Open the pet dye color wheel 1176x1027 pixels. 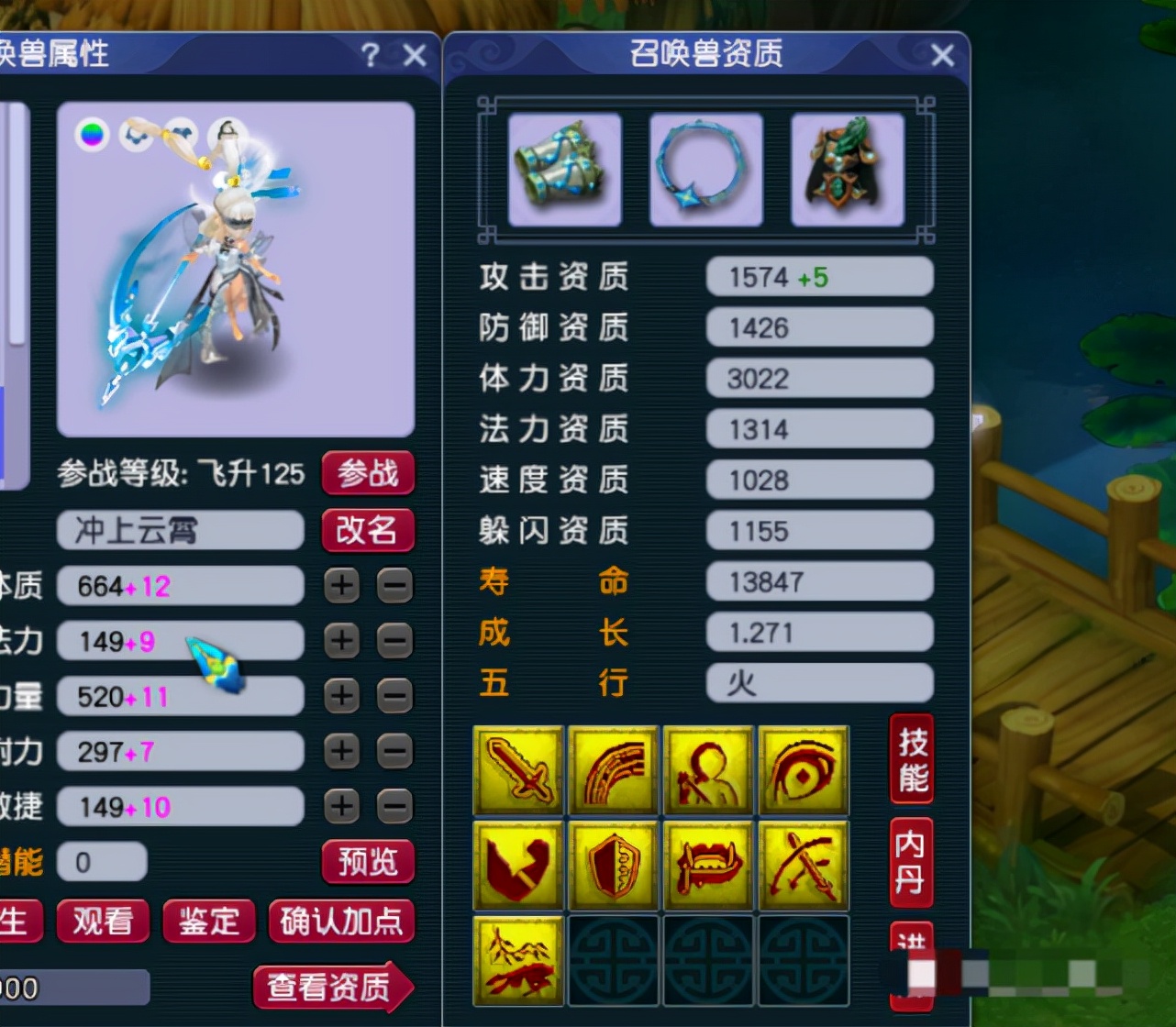pyautogui.click(x=91, y=136)
